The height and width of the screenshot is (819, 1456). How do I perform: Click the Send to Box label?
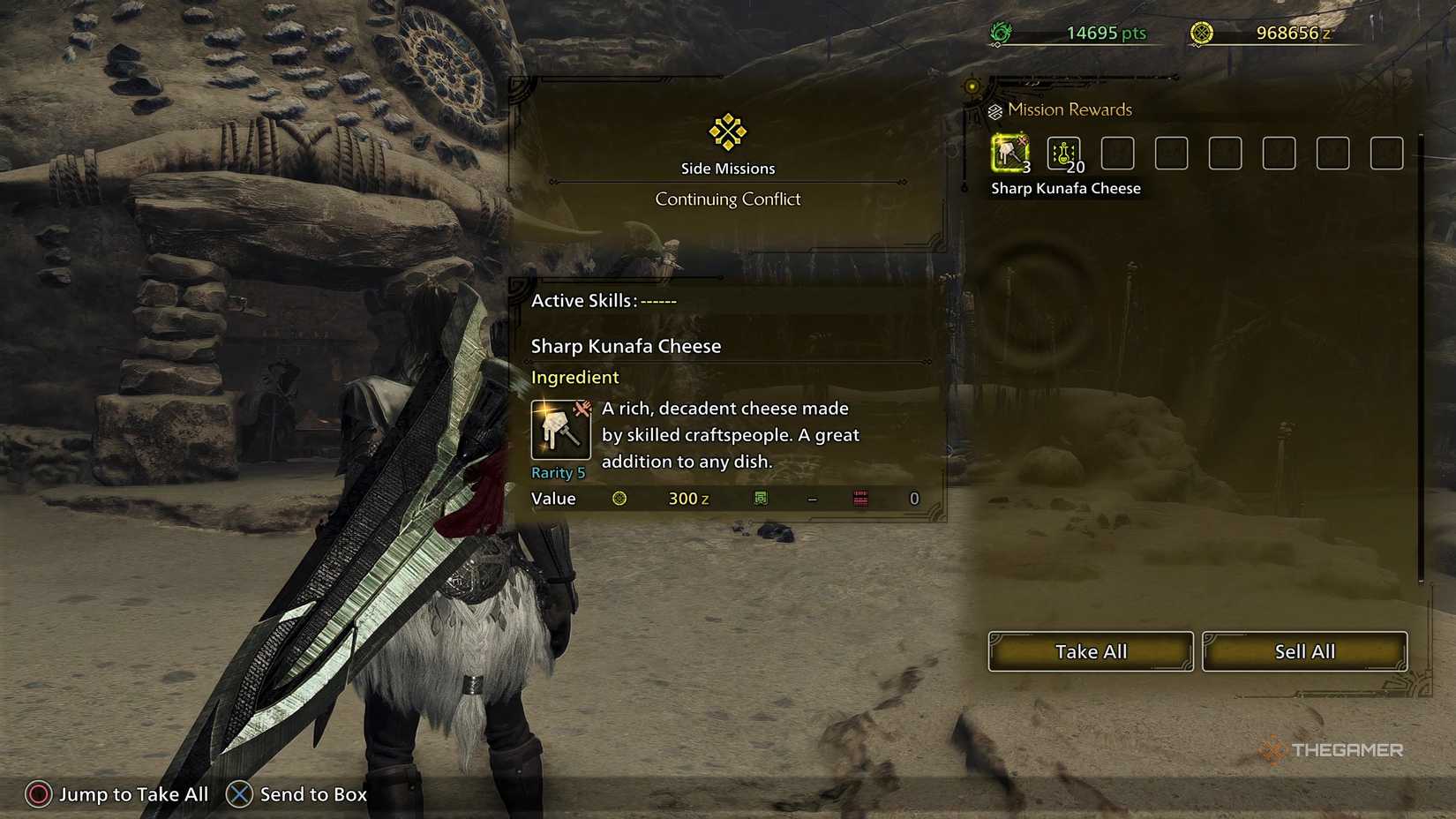click(313, 794)
